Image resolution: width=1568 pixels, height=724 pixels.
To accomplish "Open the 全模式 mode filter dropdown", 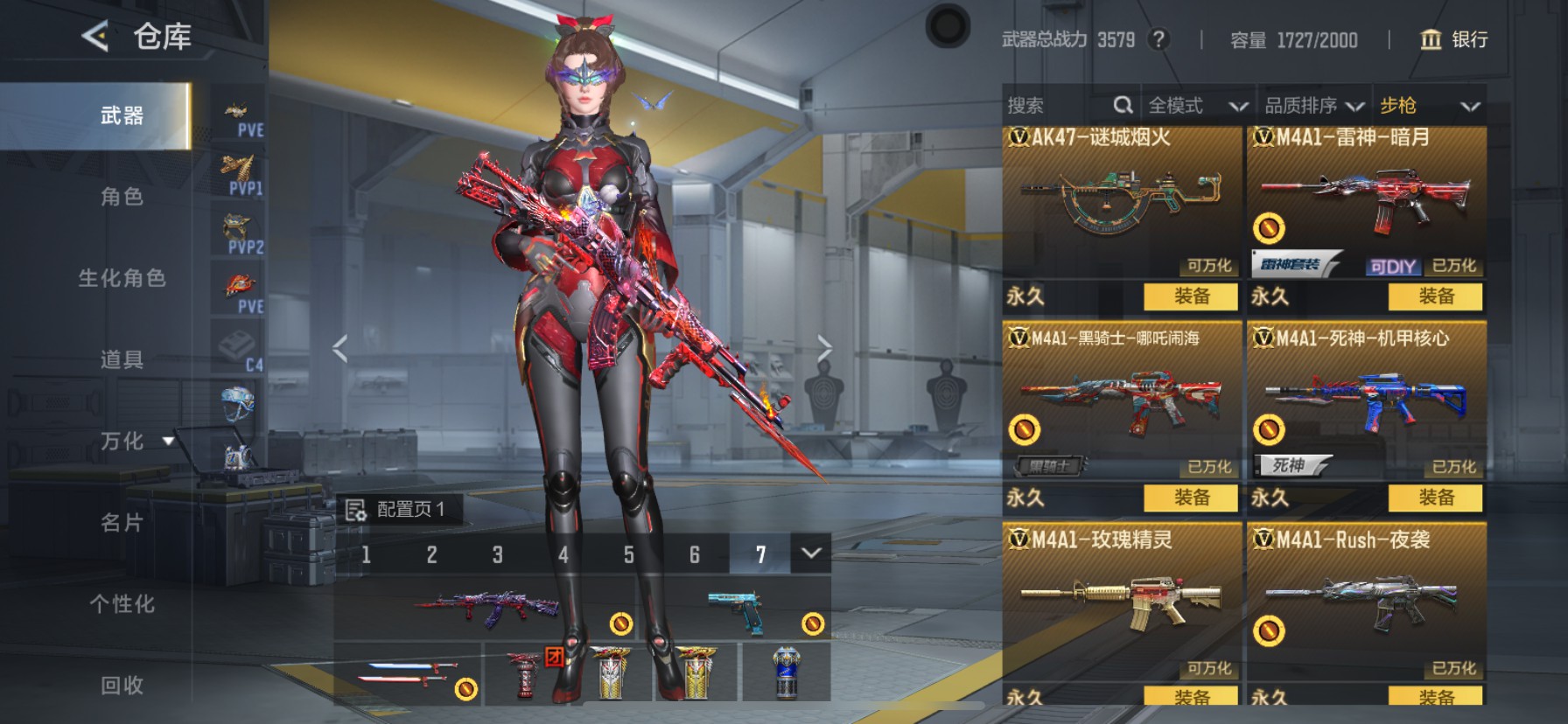I will click(x=1196, y=106).
